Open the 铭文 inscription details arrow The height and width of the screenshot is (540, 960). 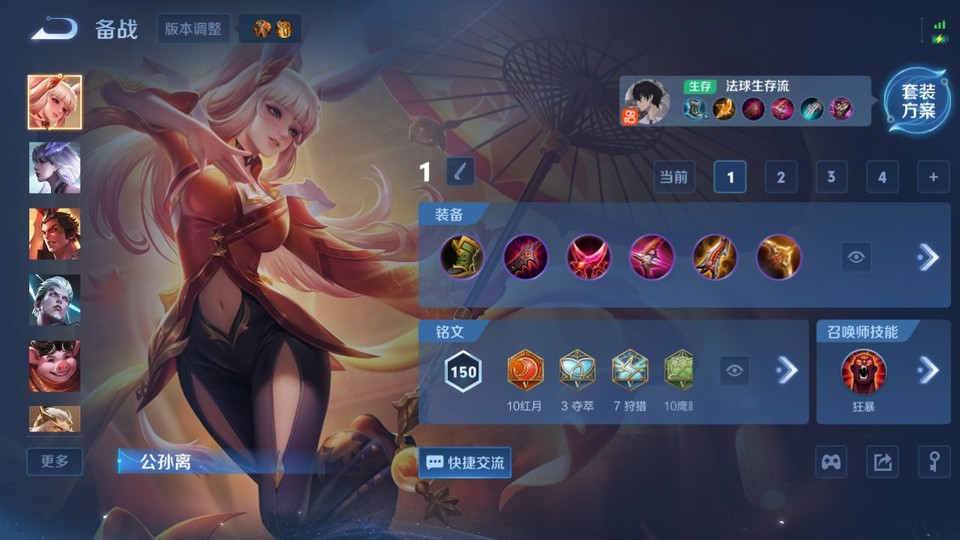pos(787,370)
